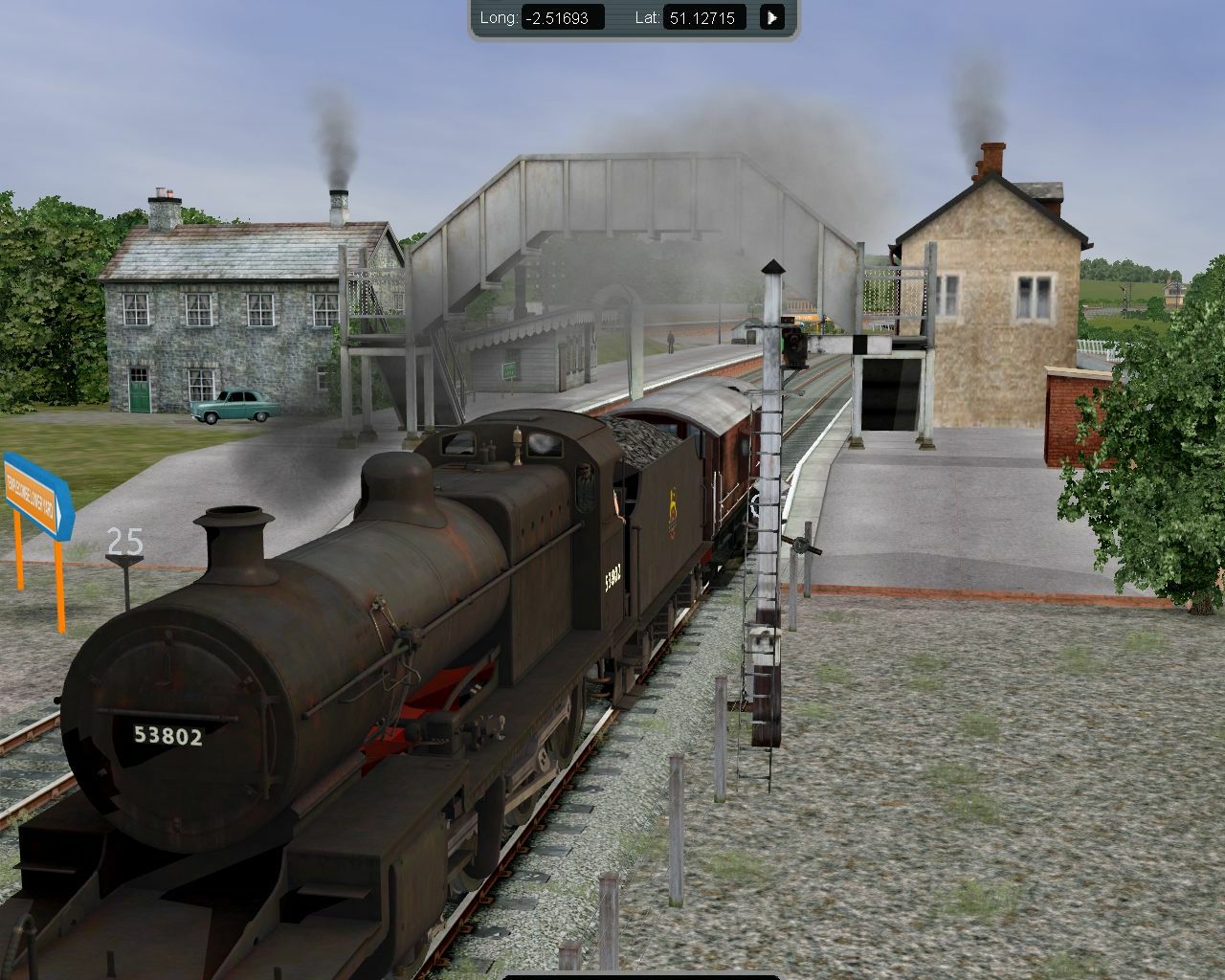Click the Long coordinate value field
Viewport: 1225px width, 980px height.
pyautogui.click(x=563, y=17)
